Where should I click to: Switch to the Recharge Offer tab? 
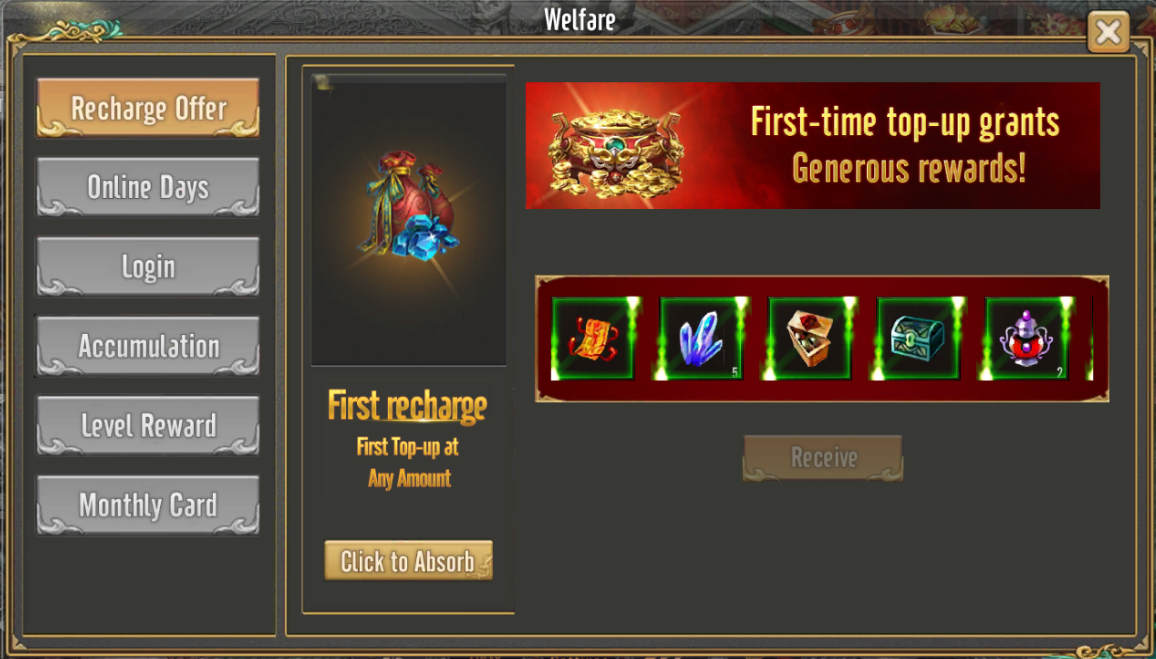click(148, 108)
